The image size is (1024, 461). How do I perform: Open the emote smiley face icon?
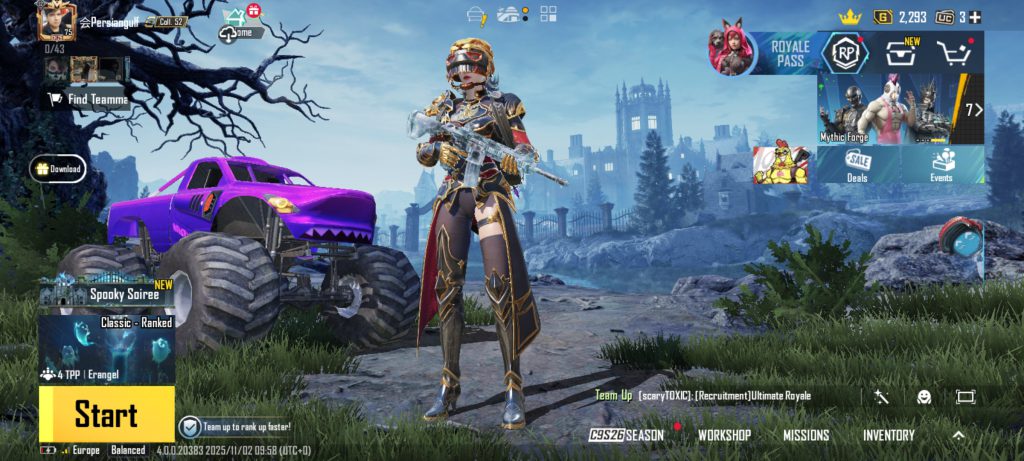[x=923, y=397]
